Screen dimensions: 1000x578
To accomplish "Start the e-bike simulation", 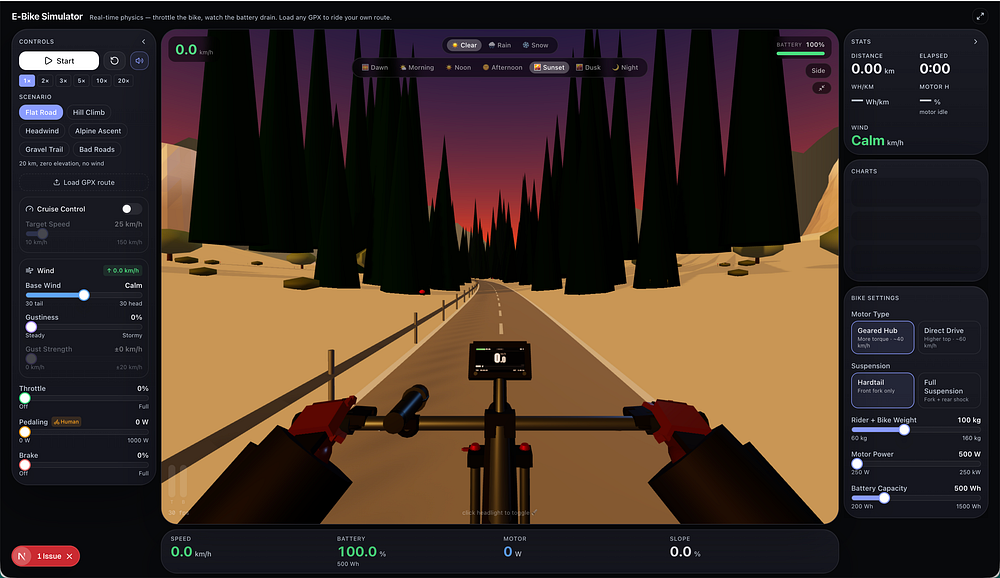I will [x=59, y=61].
